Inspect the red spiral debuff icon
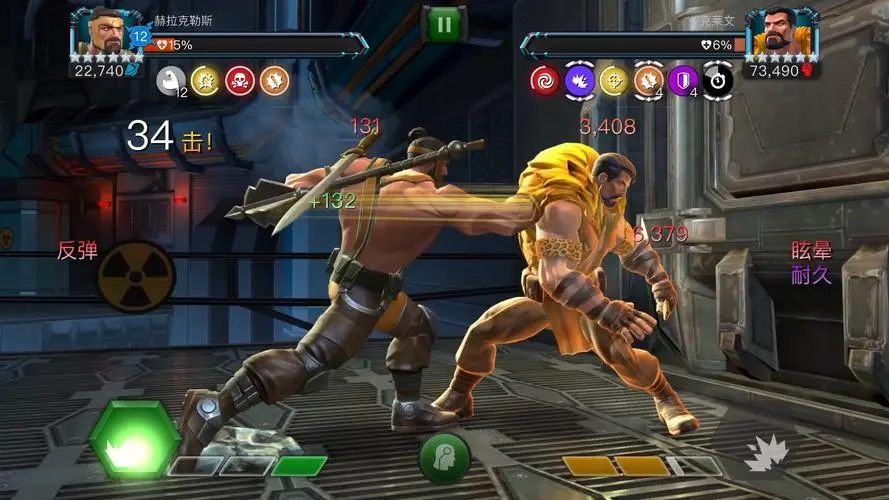Image resolution: width=889 pixels, height=500 pixels. (545, 81)
